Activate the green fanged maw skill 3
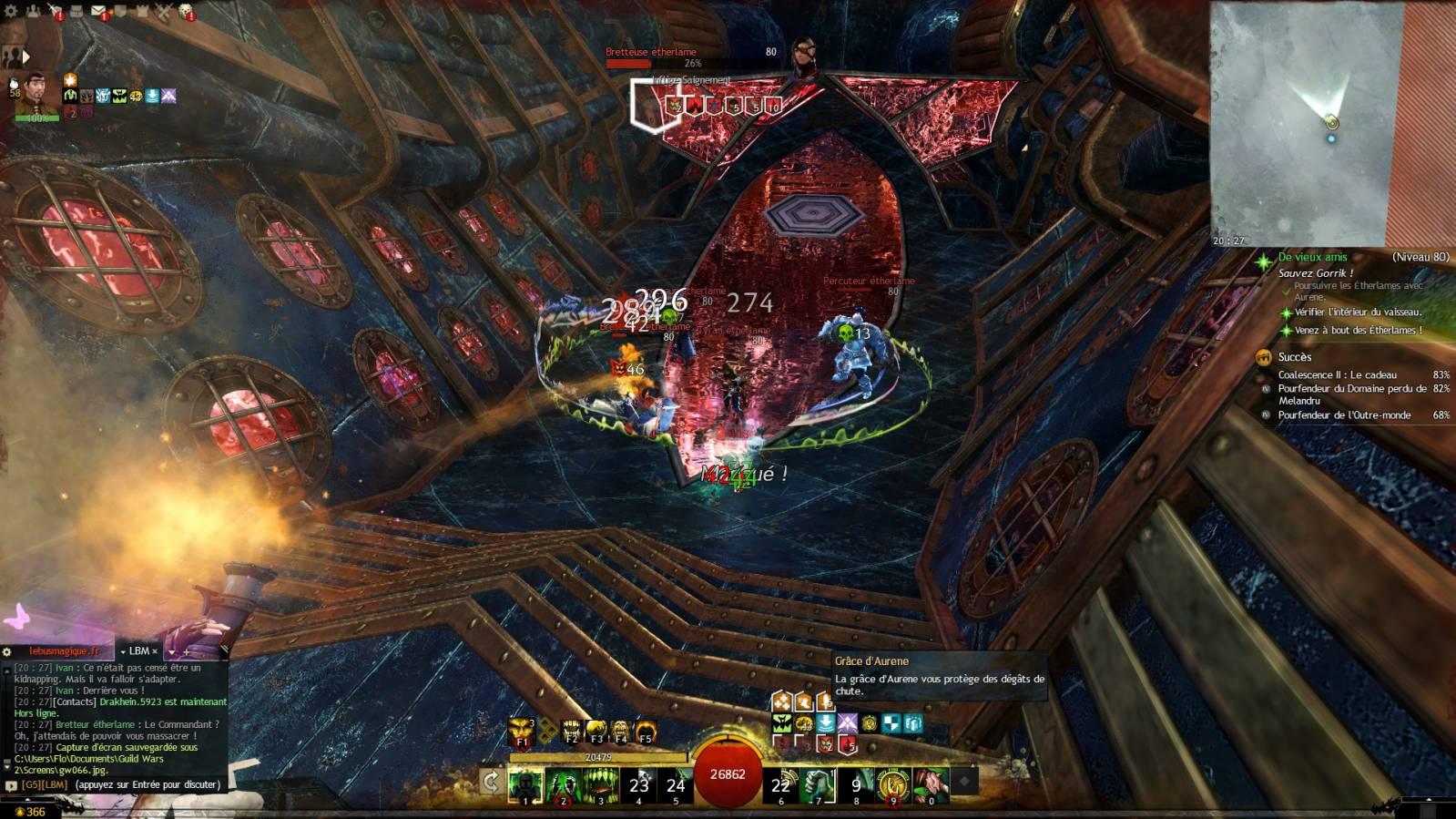 pos(600,783)
